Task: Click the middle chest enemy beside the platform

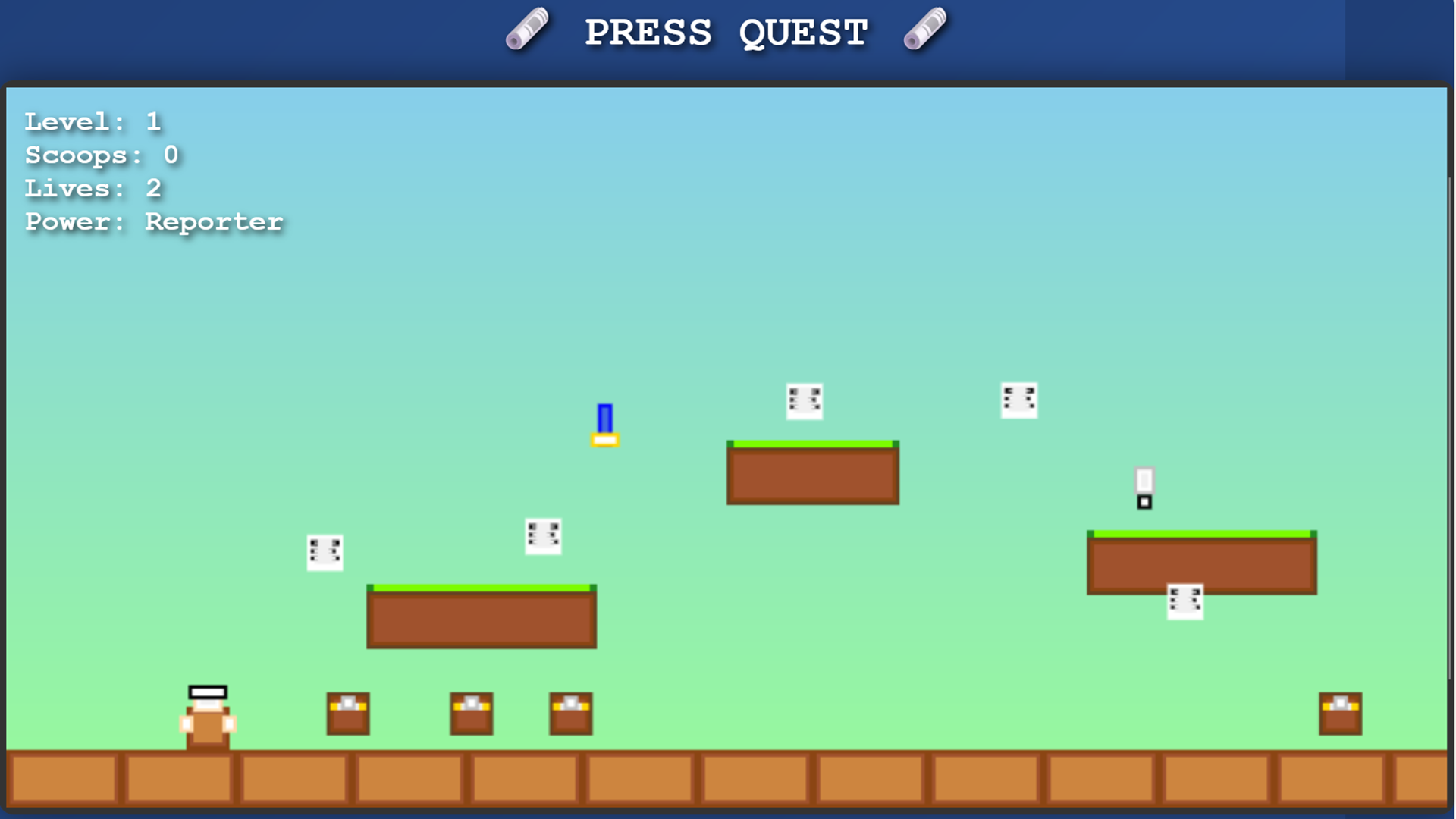Action: click(x=472, y=714)
